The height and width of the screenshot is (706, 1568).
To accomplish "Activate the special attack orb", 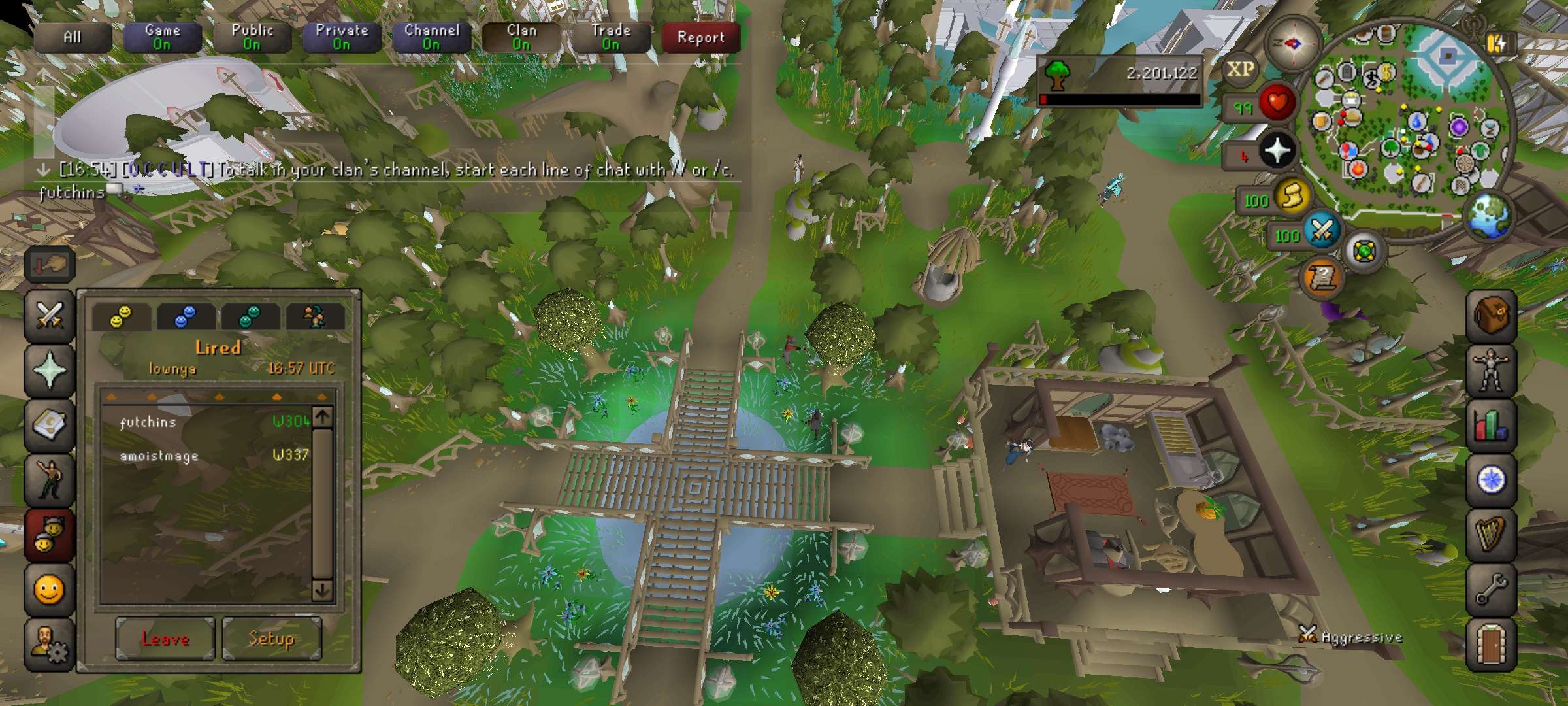I will point(1322,230).
